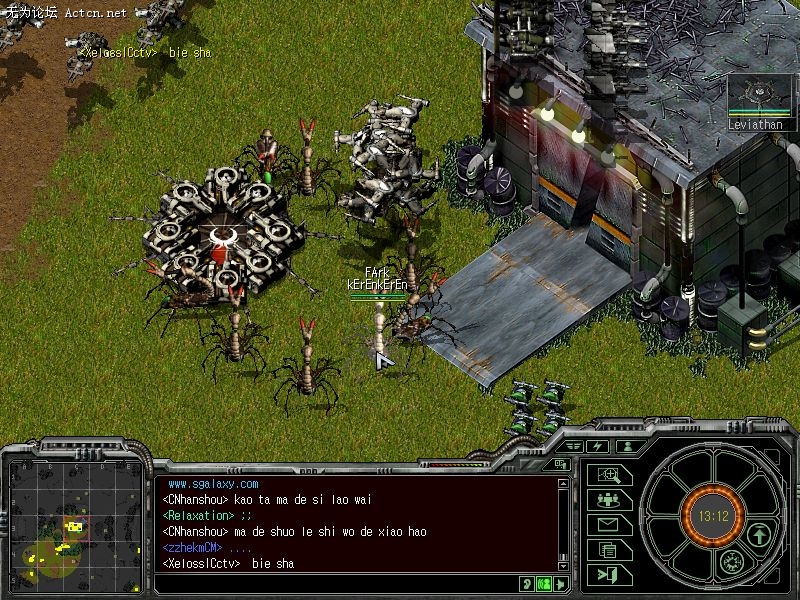
Task: Click the small window icon above chat scrollbar
Action: (562, 464)
